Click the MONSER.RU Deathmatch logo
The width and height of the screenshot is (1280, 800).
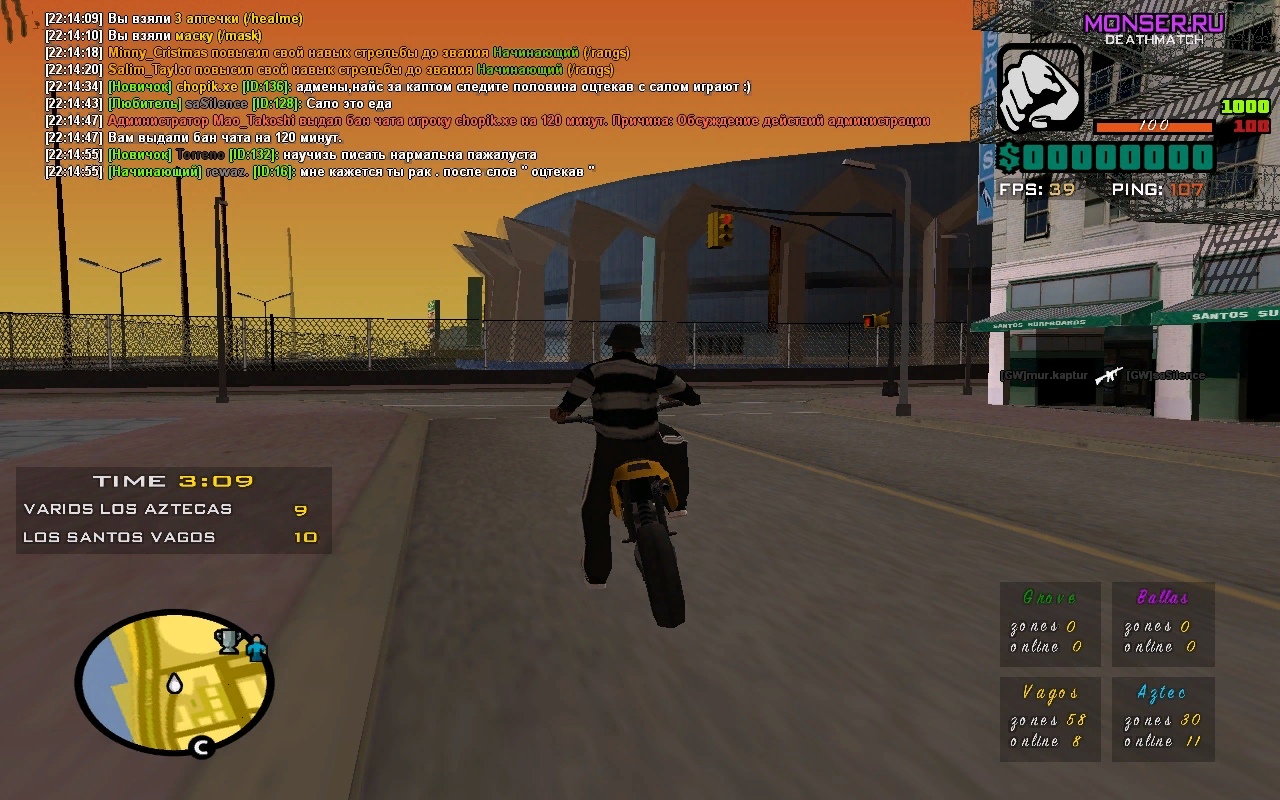(x=1153, y=27)
